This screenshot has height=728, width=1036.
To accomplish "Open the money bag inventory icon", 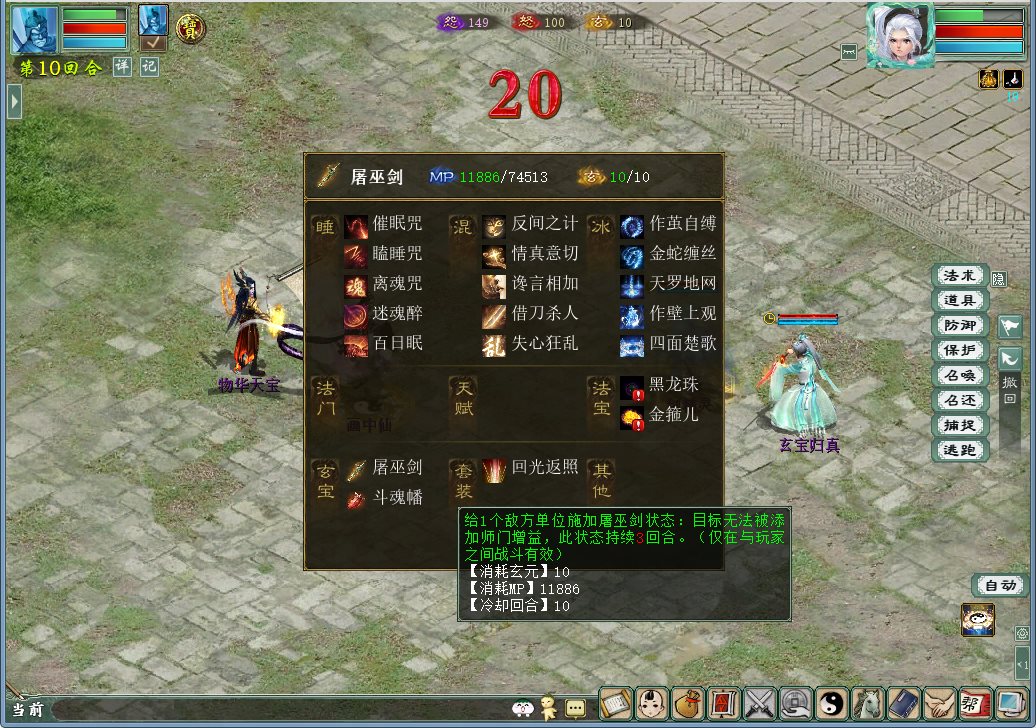I will coord(687,703).
